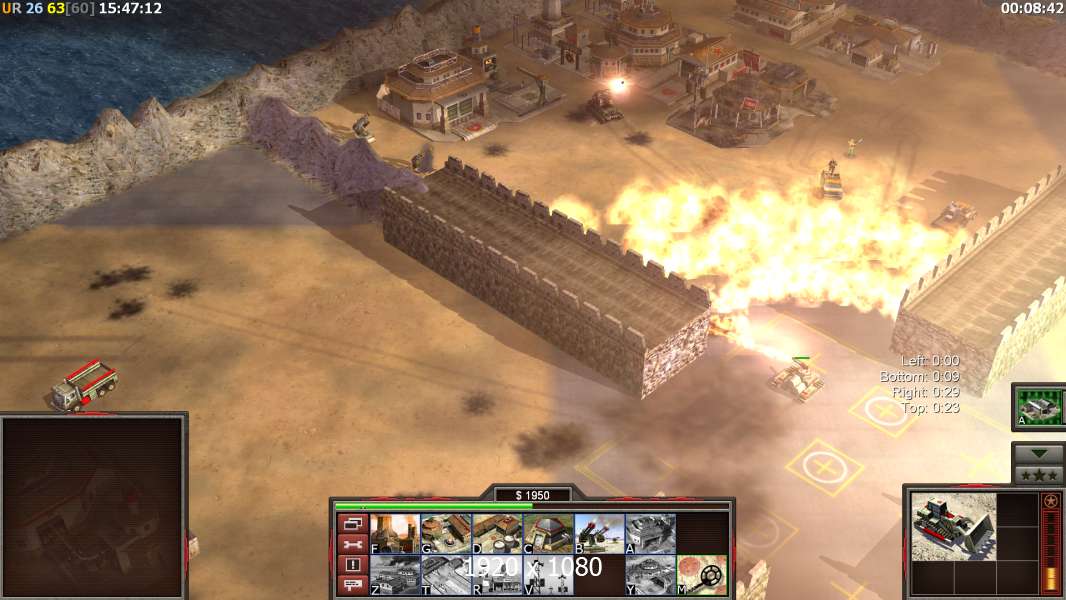Pick the grayed War Factory icon labeled A
This screenshot has width=1066, height=600.
(650, 534)
